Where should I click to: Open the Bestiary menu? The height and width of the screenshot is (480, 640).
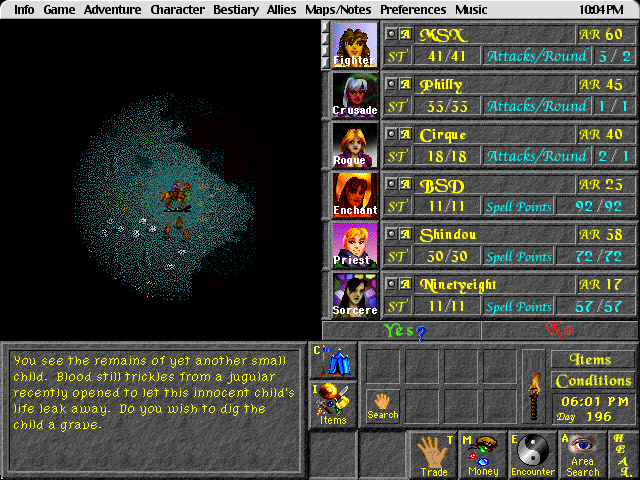(x=236, y=10)
